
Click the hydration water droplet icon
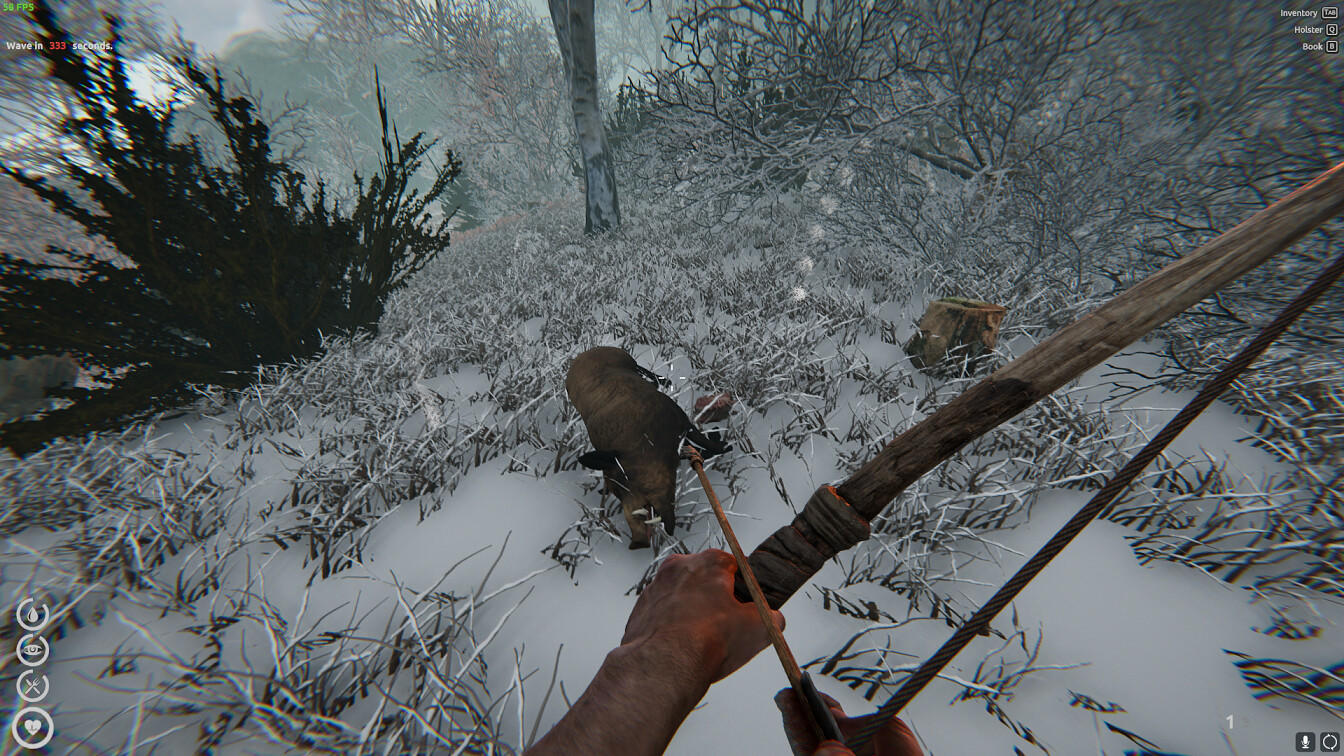pyautogui.click(x=31, y=613)
